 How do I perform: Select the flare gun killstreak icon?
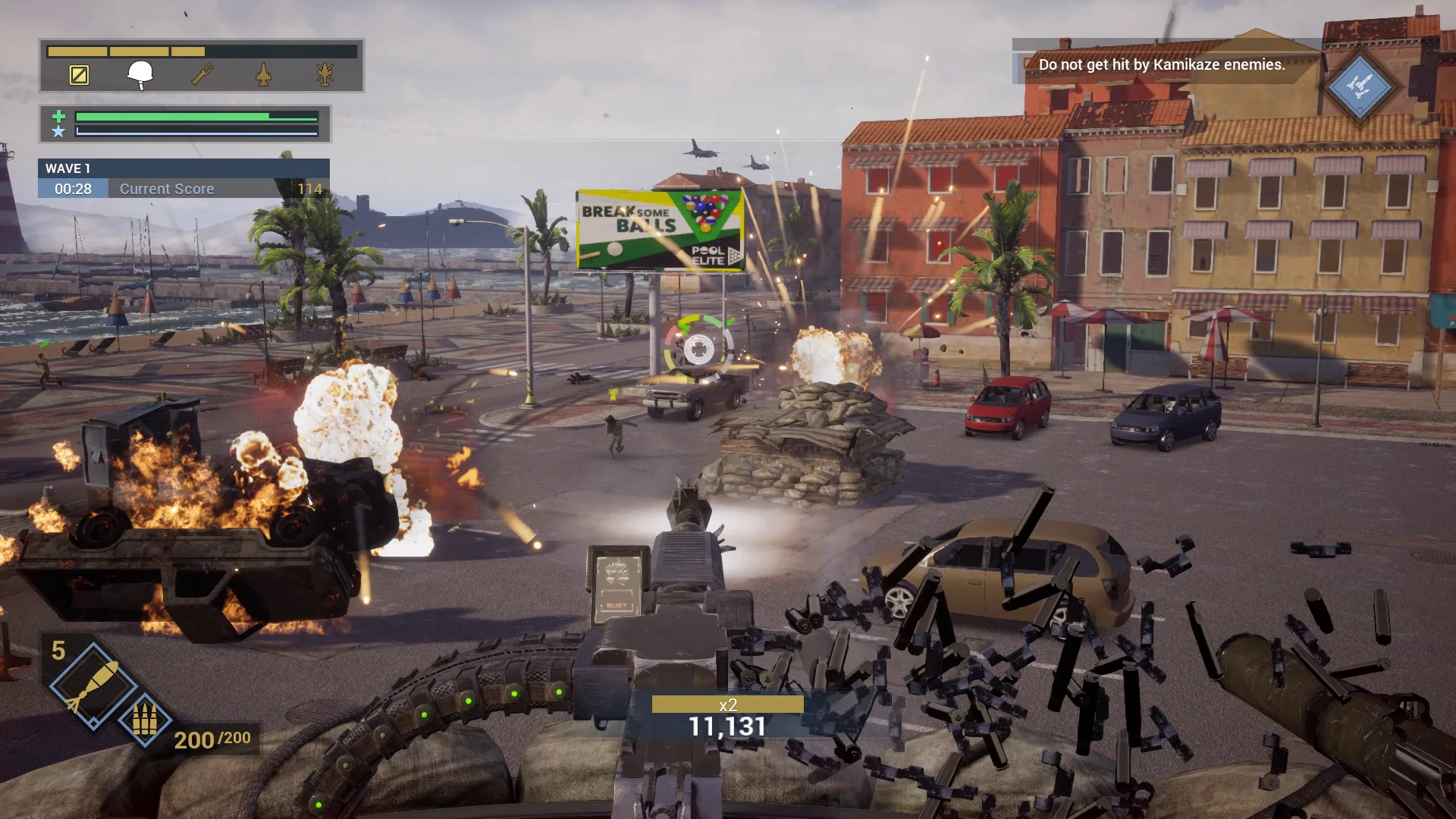(x=201, y=74)
